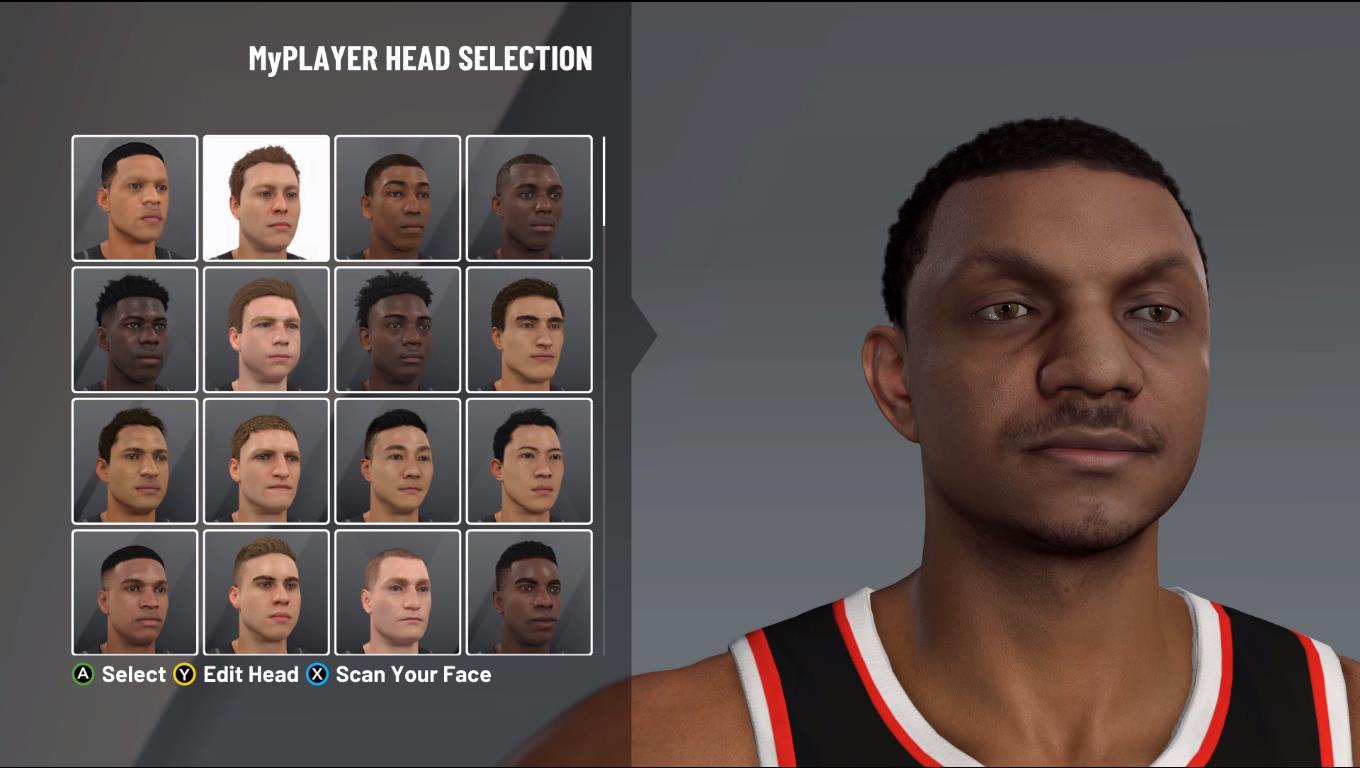This screenshot has width=1360, height=768.
Task: Choose the buzzcut pale head preset
Action: (397, 591)
